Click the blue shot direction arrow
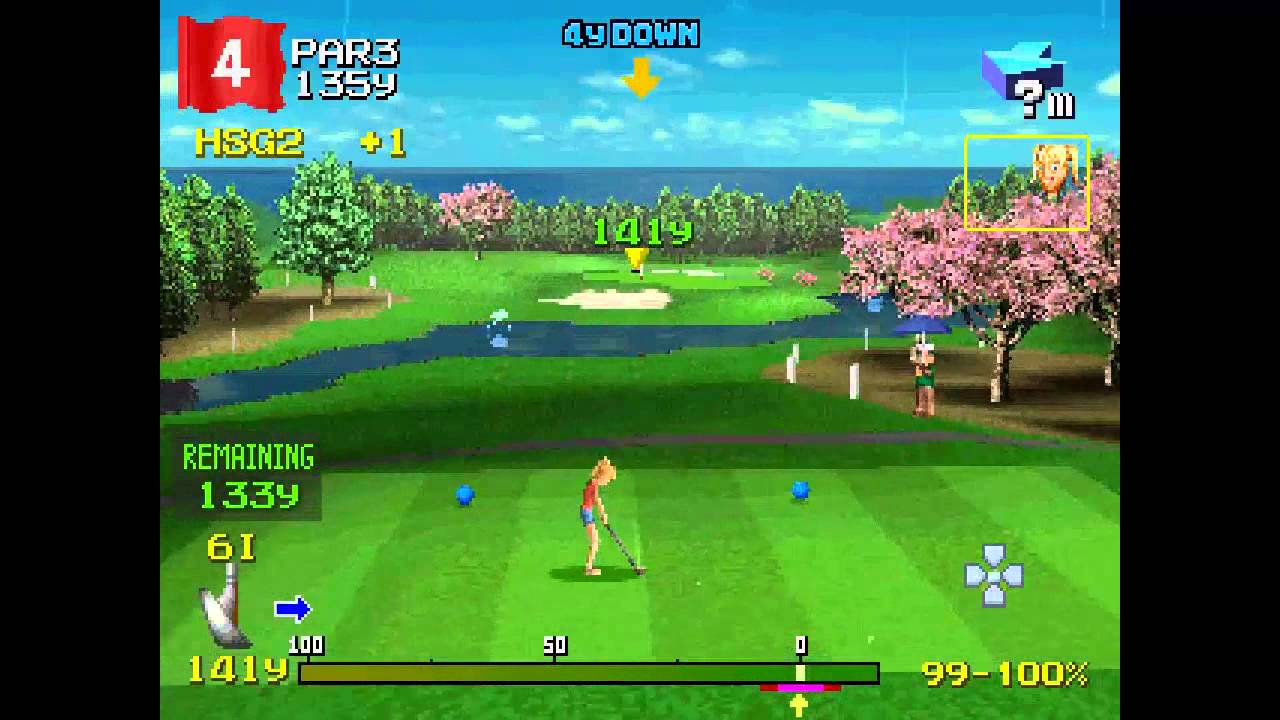 click(x=293, y=608)
